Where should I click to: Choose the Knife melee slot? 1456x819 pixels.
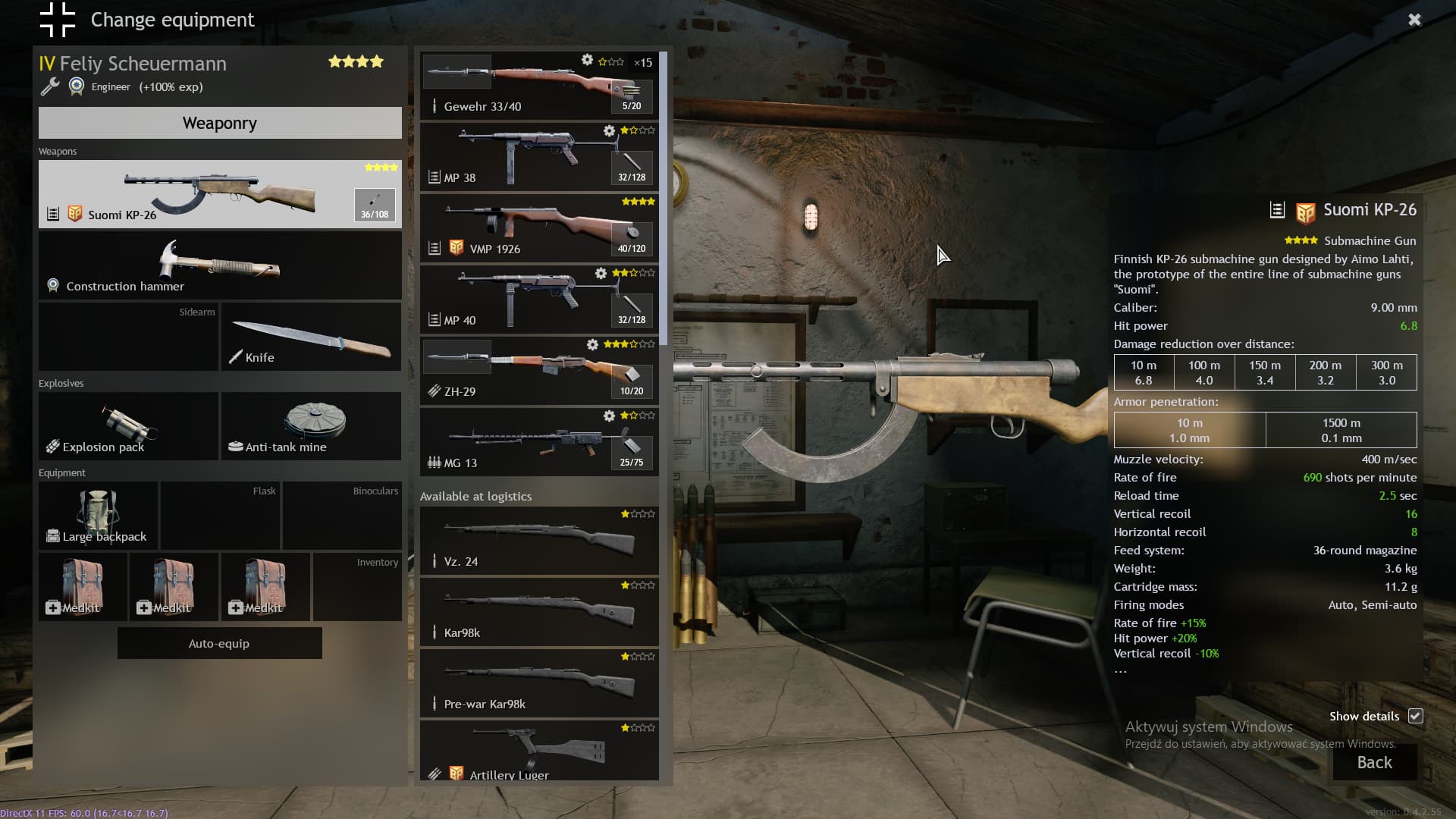pos(311,337)
